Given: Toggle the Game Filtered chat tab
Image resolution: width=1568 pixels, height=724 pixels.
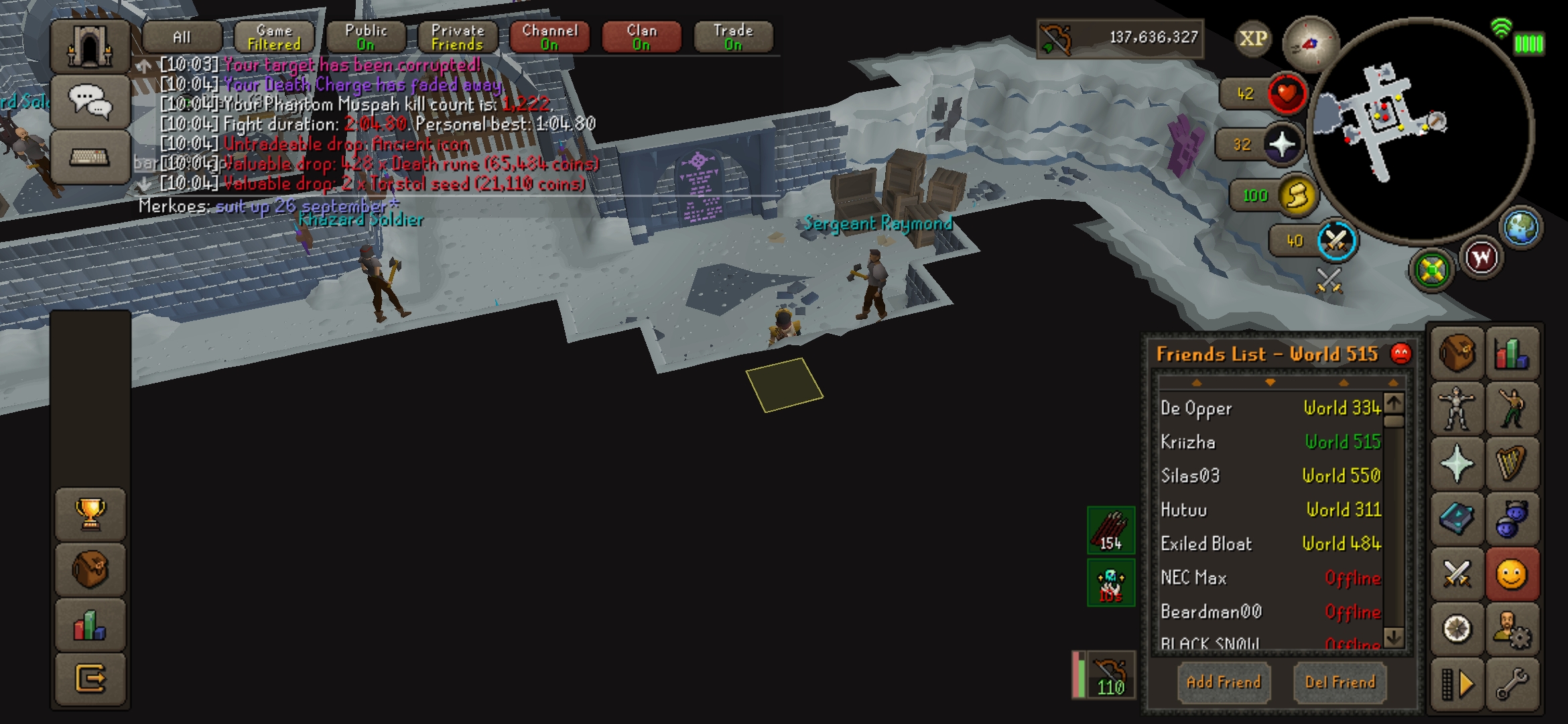Looking at the screenshot, I should [274, 37].
